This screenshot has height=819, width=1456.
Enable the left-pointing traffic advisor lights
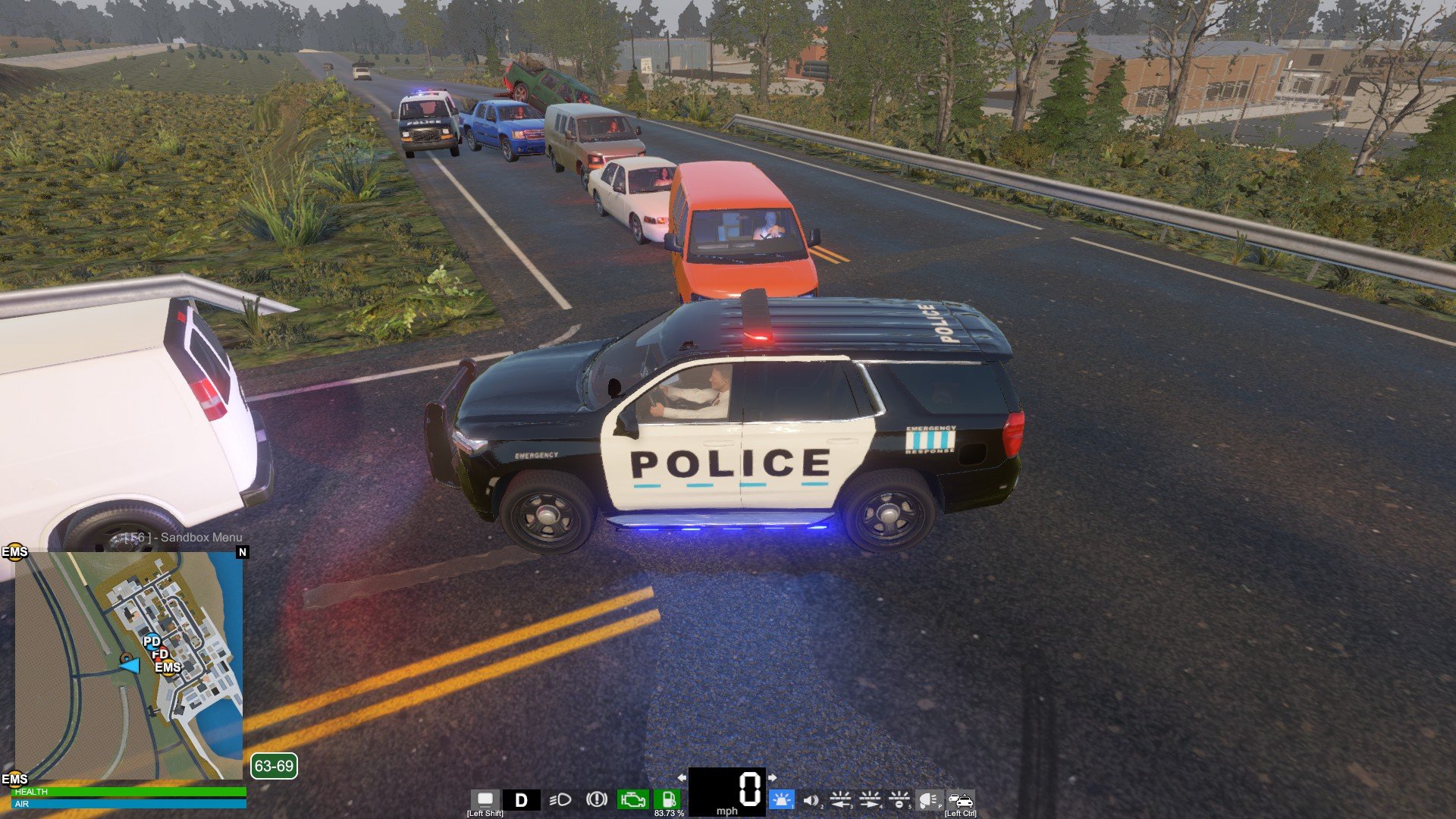[840, 799]
